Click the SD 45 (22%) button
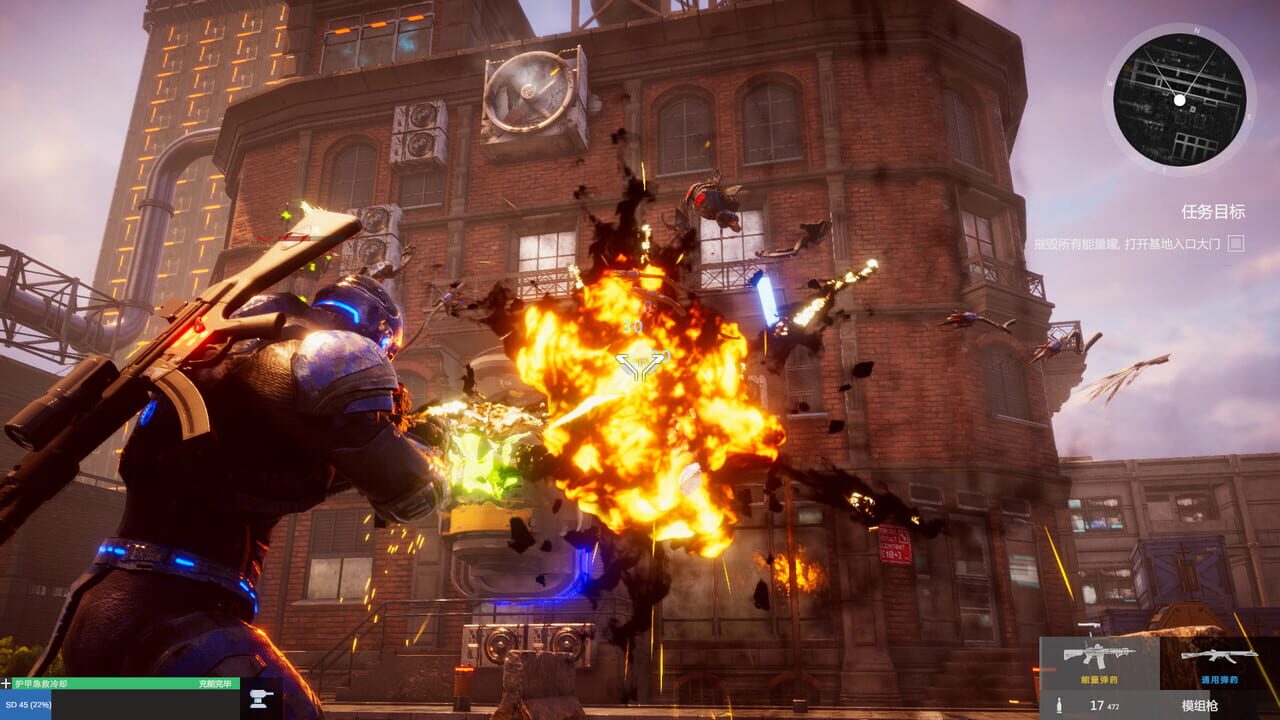1280x720 pixels. 28,704
